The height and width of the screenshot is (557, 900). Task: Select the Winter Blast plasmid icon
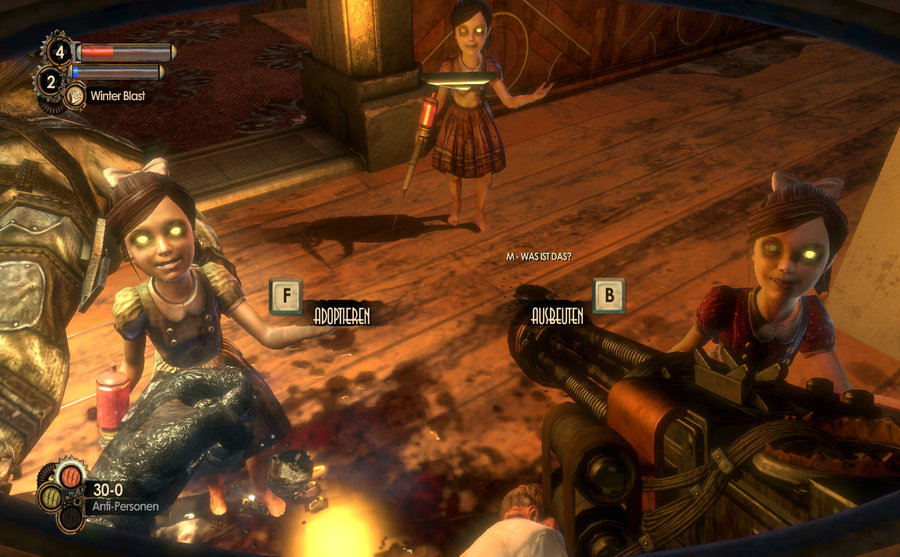tap(75, 97)
